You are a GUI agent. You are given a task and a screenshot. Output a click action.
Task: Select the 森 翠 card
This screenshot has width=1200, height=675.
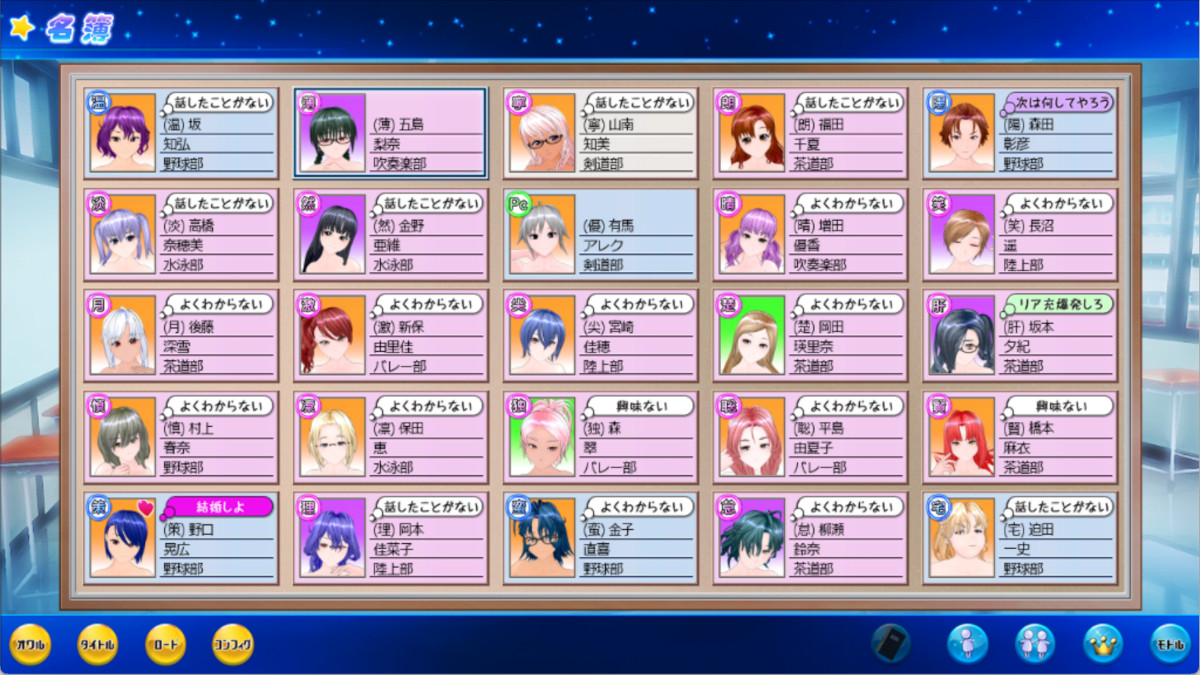pyautogui.click(x=600, y=436)
